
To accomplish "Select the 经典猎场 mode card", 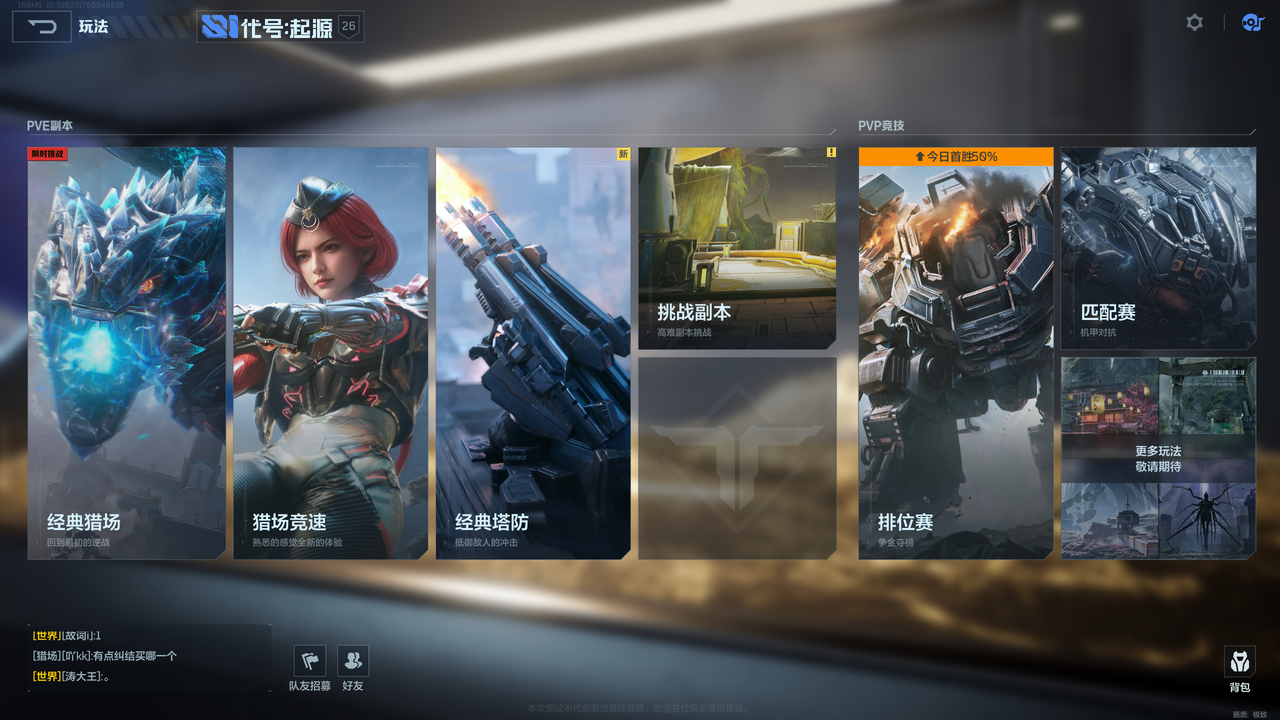I will coord(127,353).
